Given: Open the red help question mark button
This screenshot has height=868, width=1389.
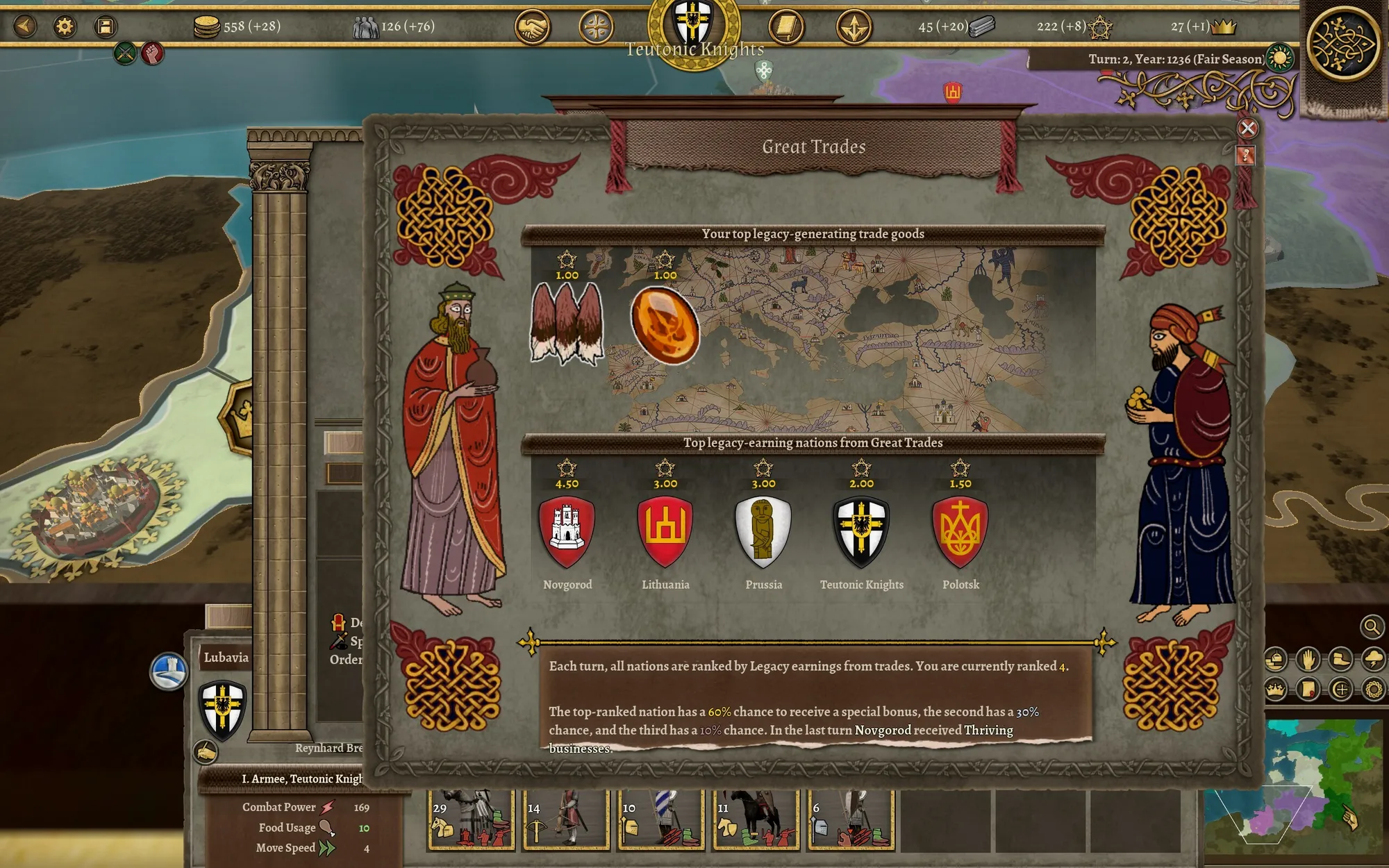Looking at the screenshot, I should pyautogui.click(x=1245, y=156).
